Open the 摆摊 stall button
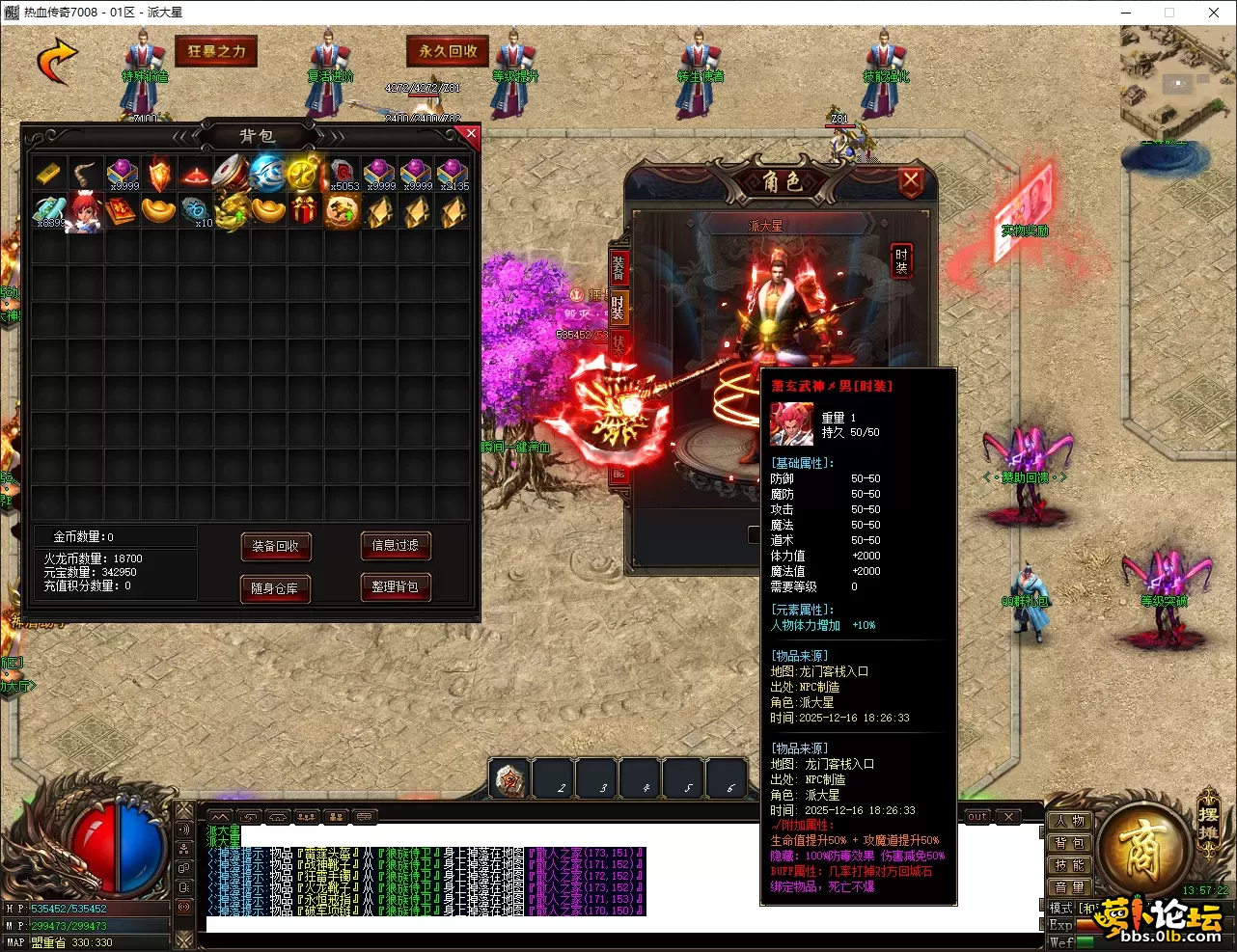This screenshot has width=1237, height=952. point(1208,815)
